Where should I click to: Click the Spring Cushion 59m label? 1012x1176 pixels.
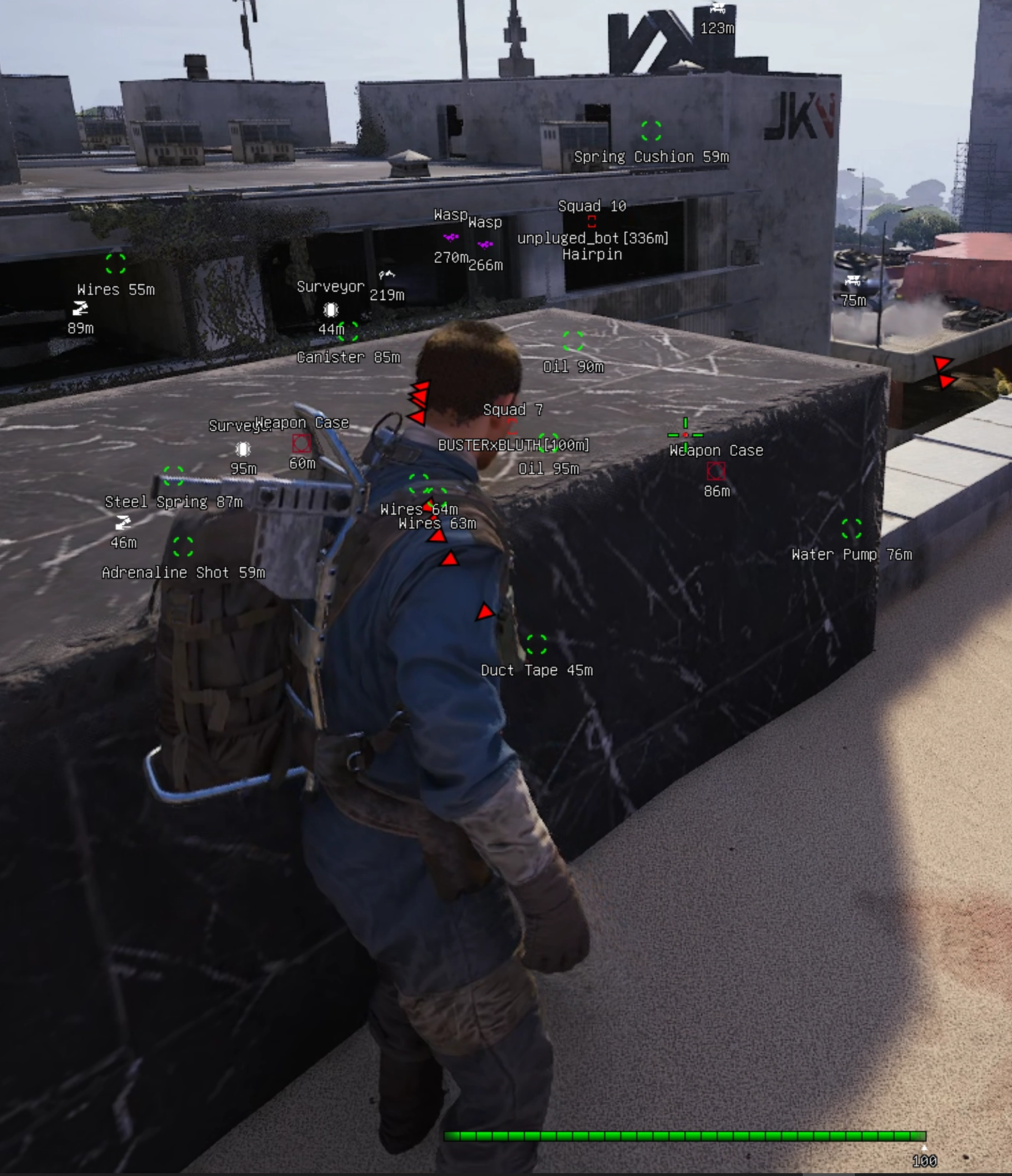(651, 156)
